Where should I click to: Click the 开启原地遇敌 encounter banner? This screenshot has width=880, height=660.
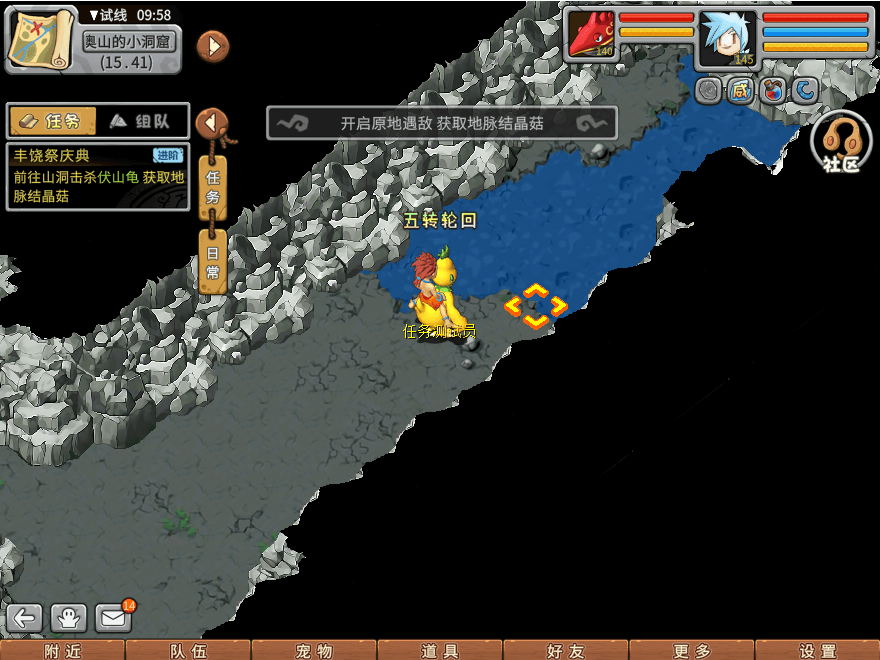click(x=441, y=123)
